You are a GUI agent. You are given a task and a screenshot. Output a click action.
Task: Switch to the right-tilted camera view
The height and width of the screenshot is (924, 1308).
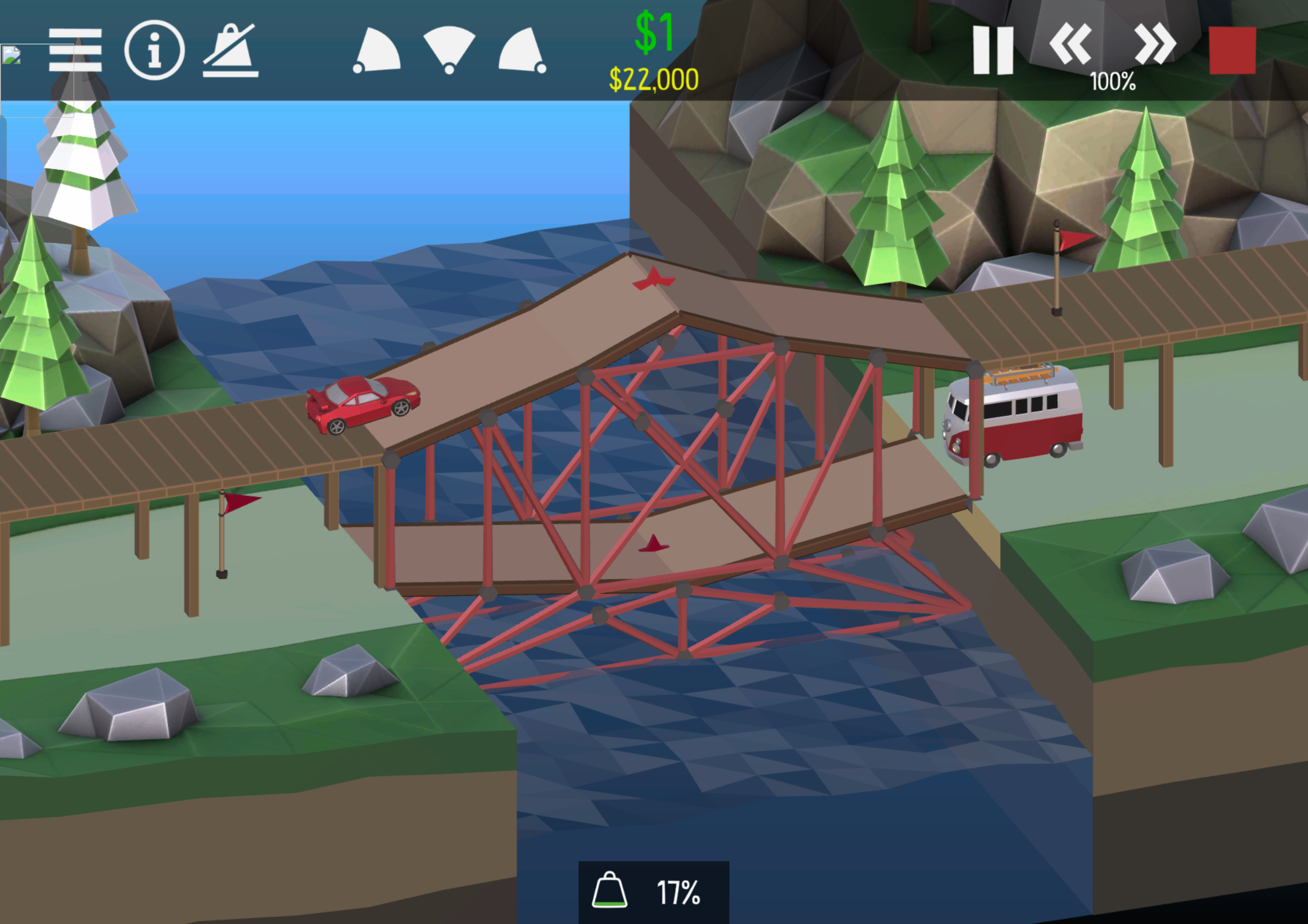pyautogui.click(x=522, y=50)
